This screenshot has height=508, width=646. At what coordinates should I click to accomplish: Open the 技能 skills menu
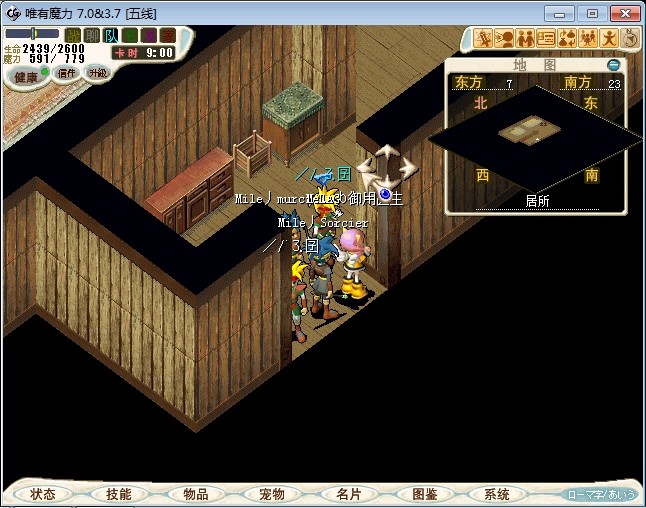tap(118, 494)
